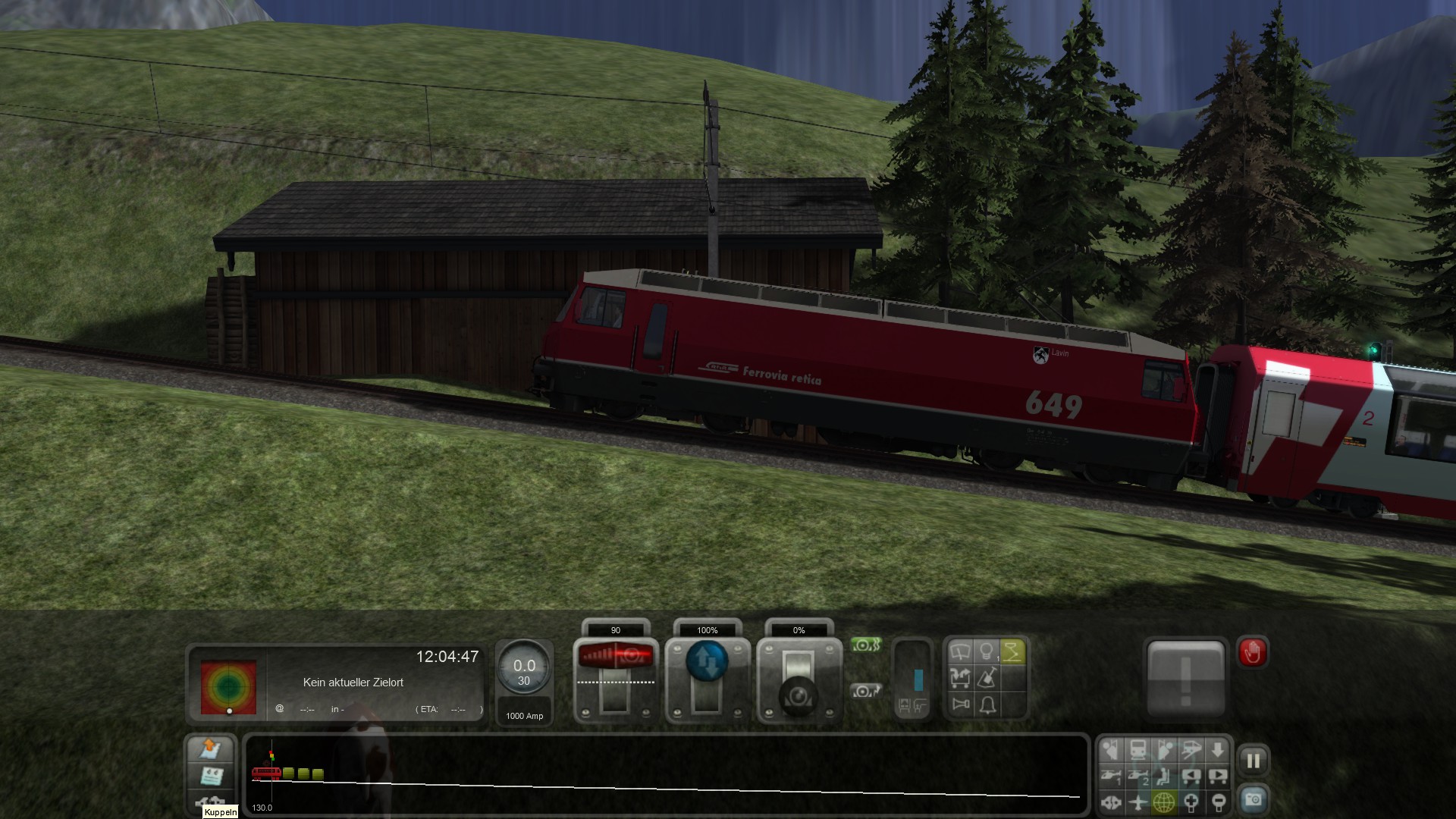Click the red throttle lever handle
The image size is (1456, 819).
coord(615,656)
